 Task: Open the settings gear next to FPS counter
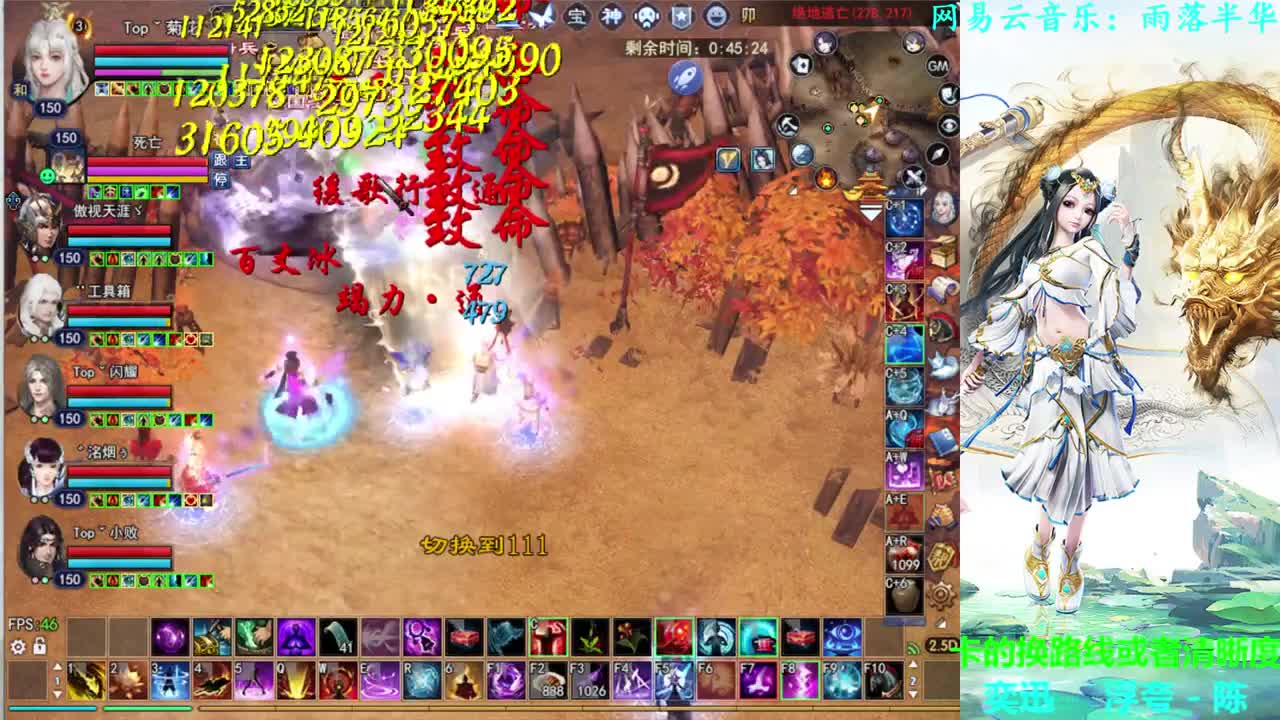point(17,647)
